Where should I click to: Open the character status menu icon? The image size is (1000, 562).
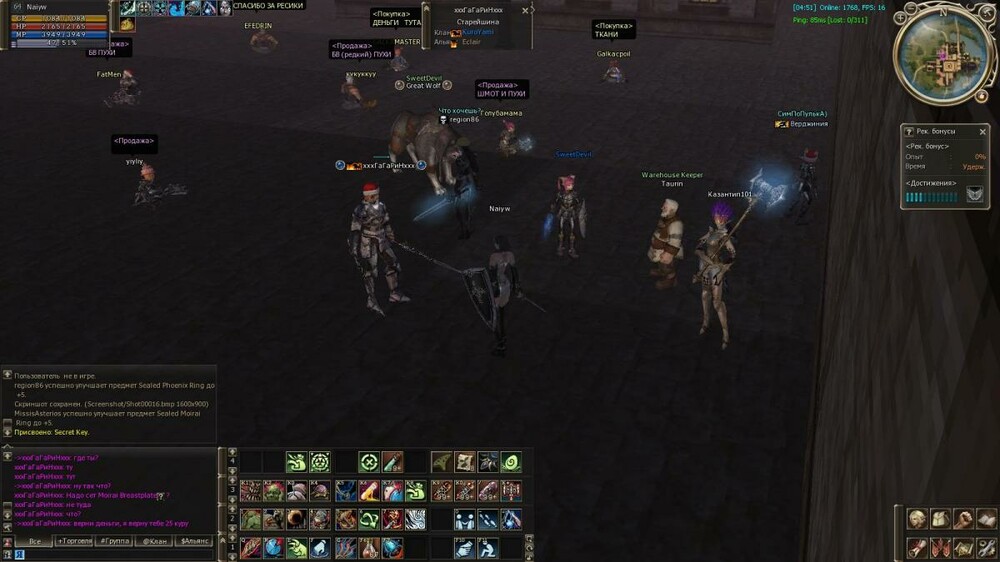916,519
